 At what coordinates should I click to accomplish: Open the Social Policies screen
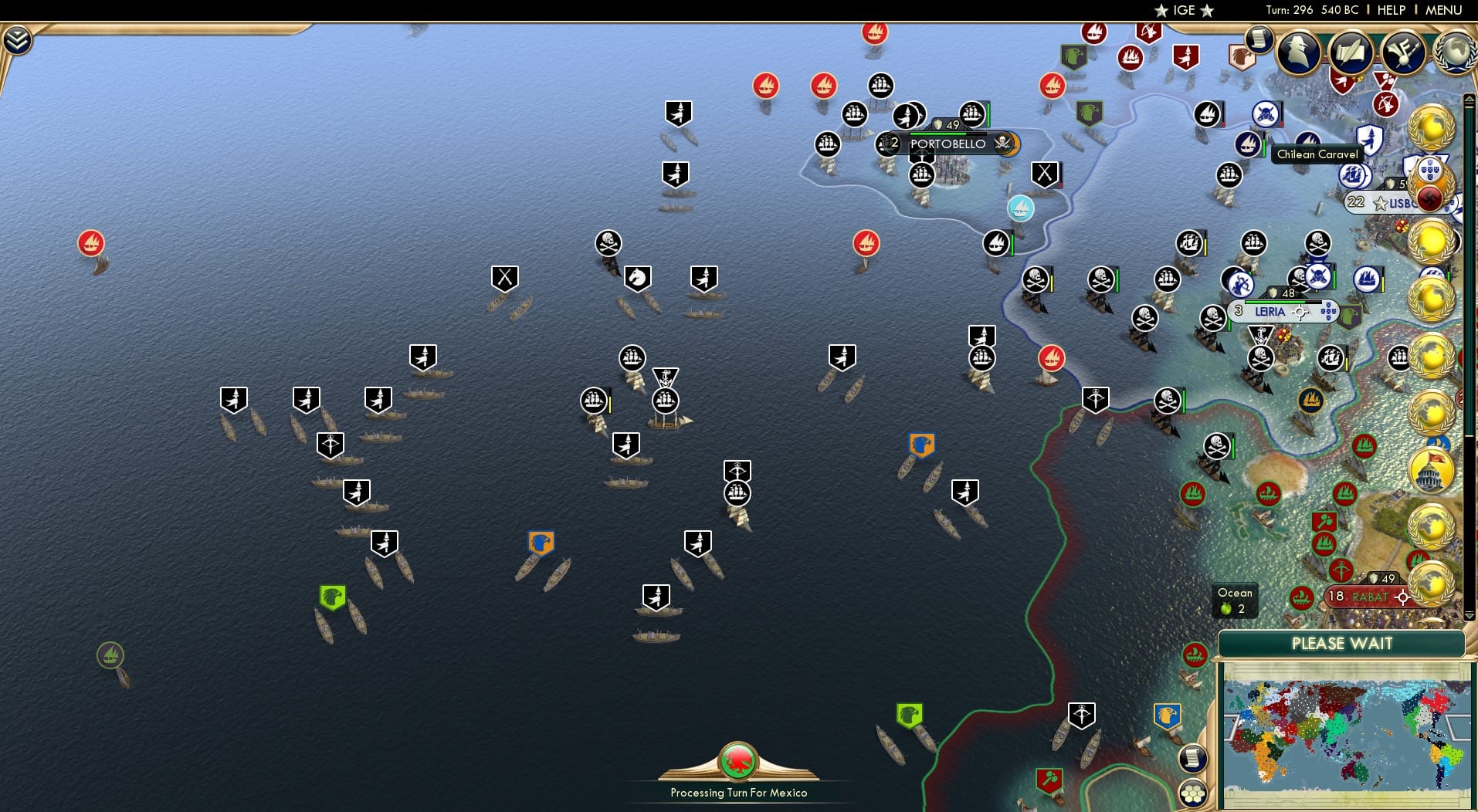1350,53
